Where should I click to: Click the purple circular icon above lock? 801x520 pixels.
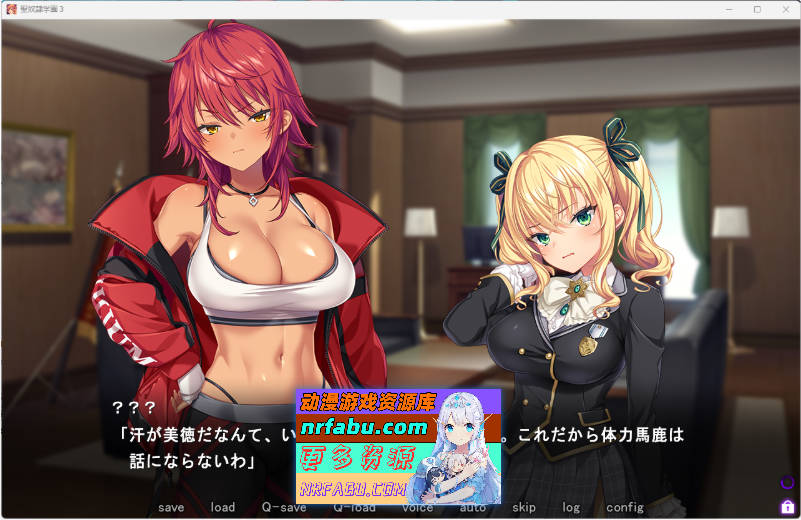click(x=787, y=484)
